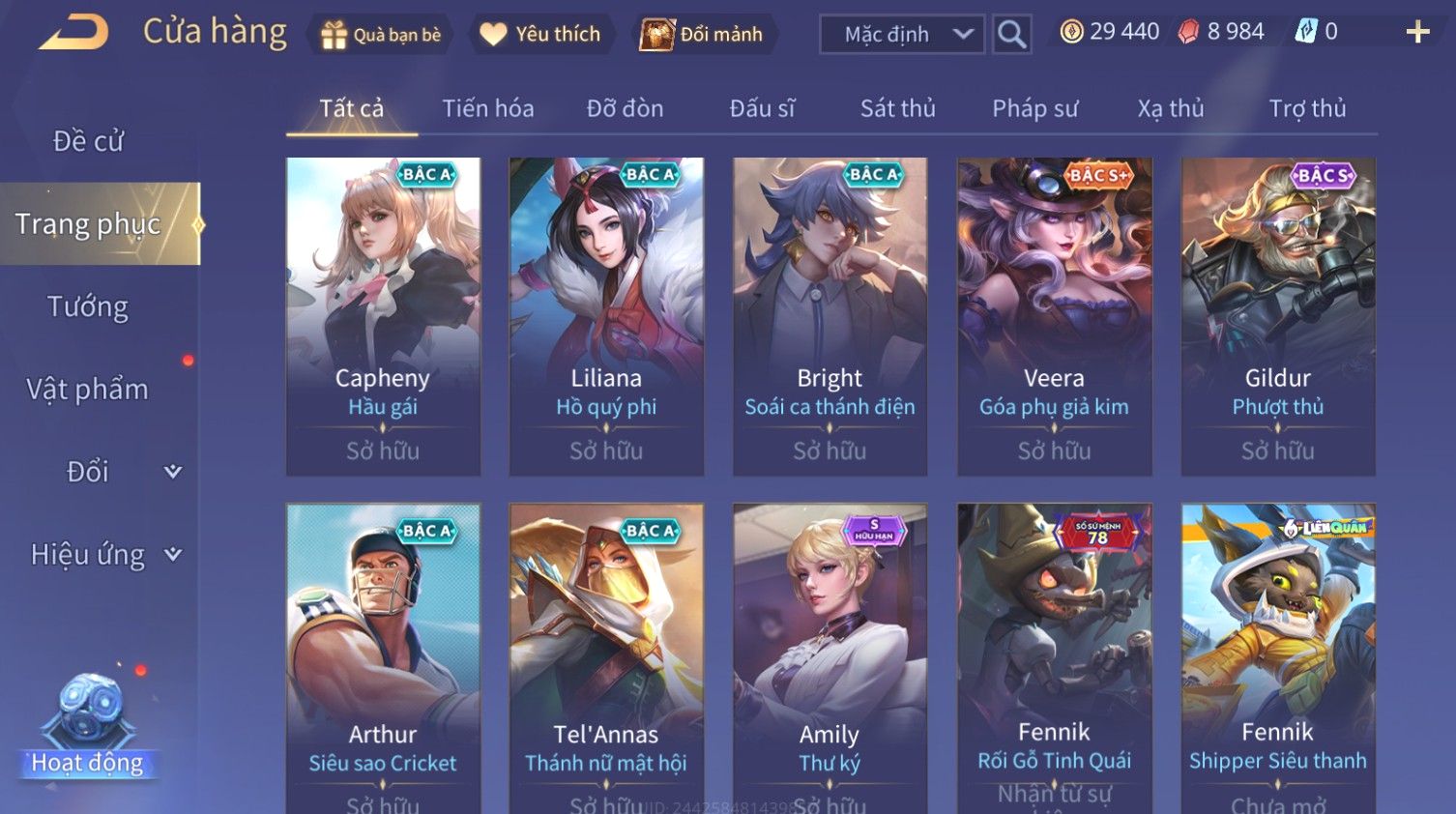The height and width of the screenshot is (814, 1456).
Task: Go to the Vật phẩm items section
Action: coord(88,390)
